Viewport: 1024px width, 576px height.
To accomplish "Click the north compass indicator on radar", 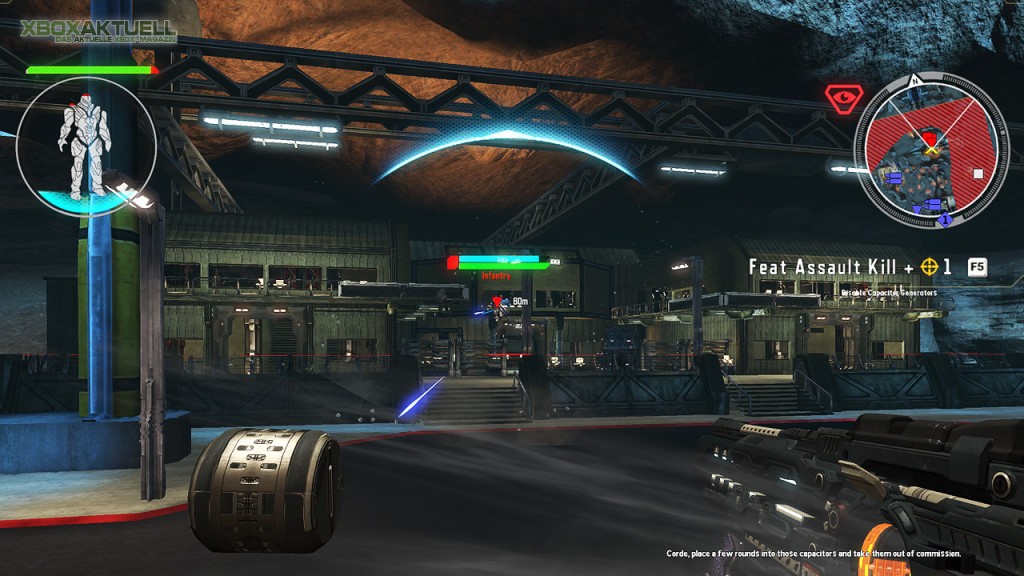I will pyautogui.click(x=914, y=80).
